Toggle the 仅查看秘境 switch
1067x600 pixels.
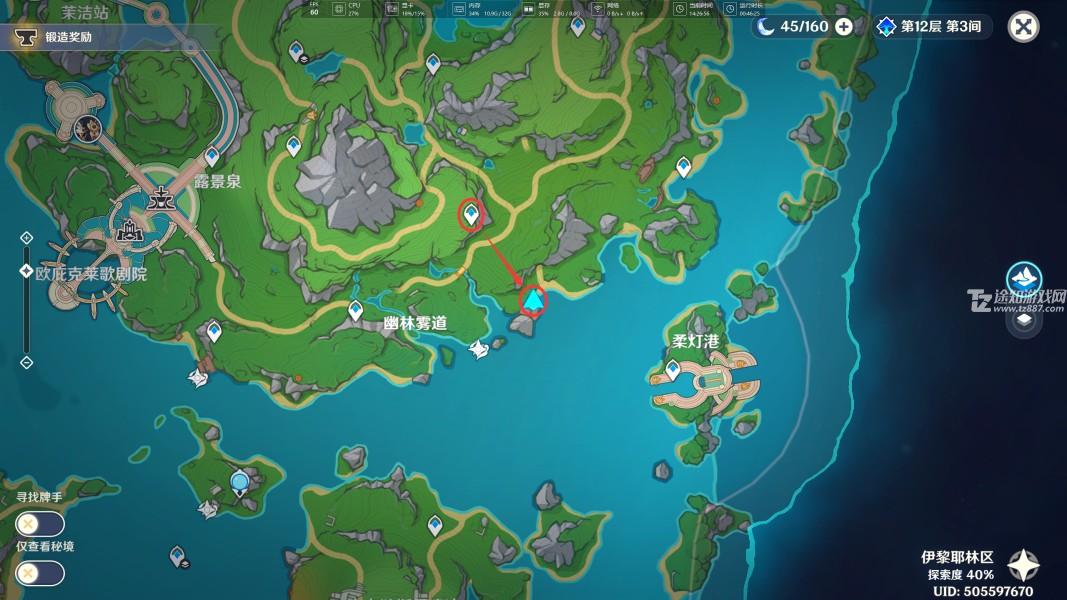[x=41, y=573]
